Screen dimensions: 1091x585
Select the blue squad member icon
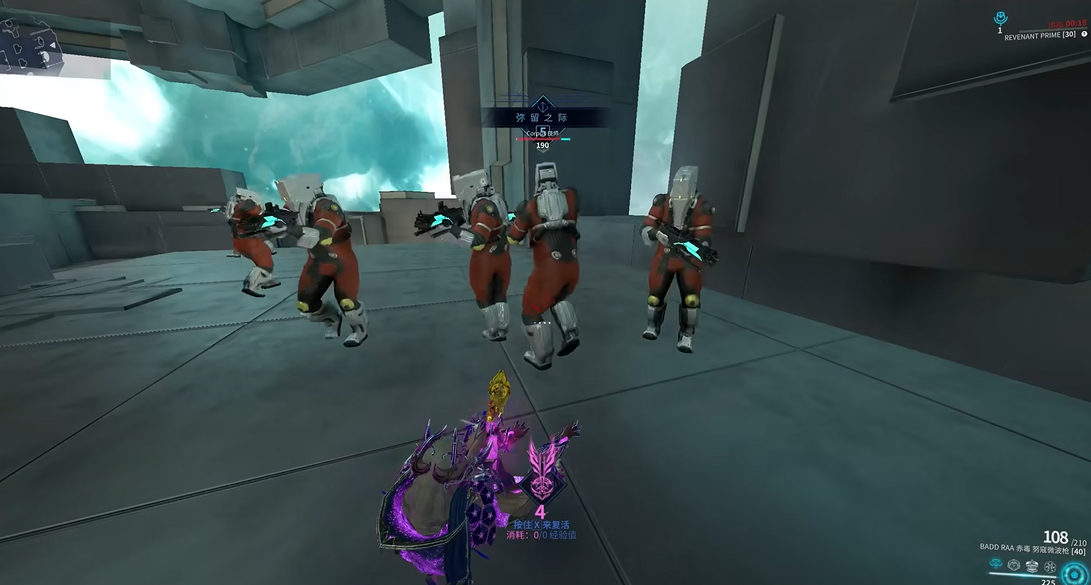(x=1000, y=19)
